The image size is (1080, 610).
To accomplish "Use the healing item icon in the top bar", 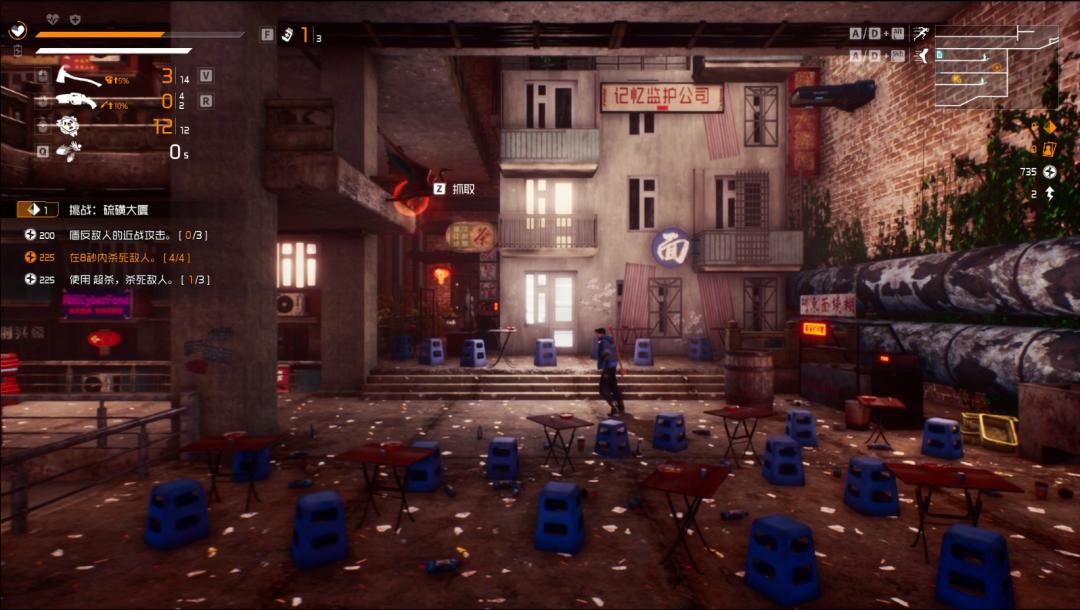I will click(287, 35).
